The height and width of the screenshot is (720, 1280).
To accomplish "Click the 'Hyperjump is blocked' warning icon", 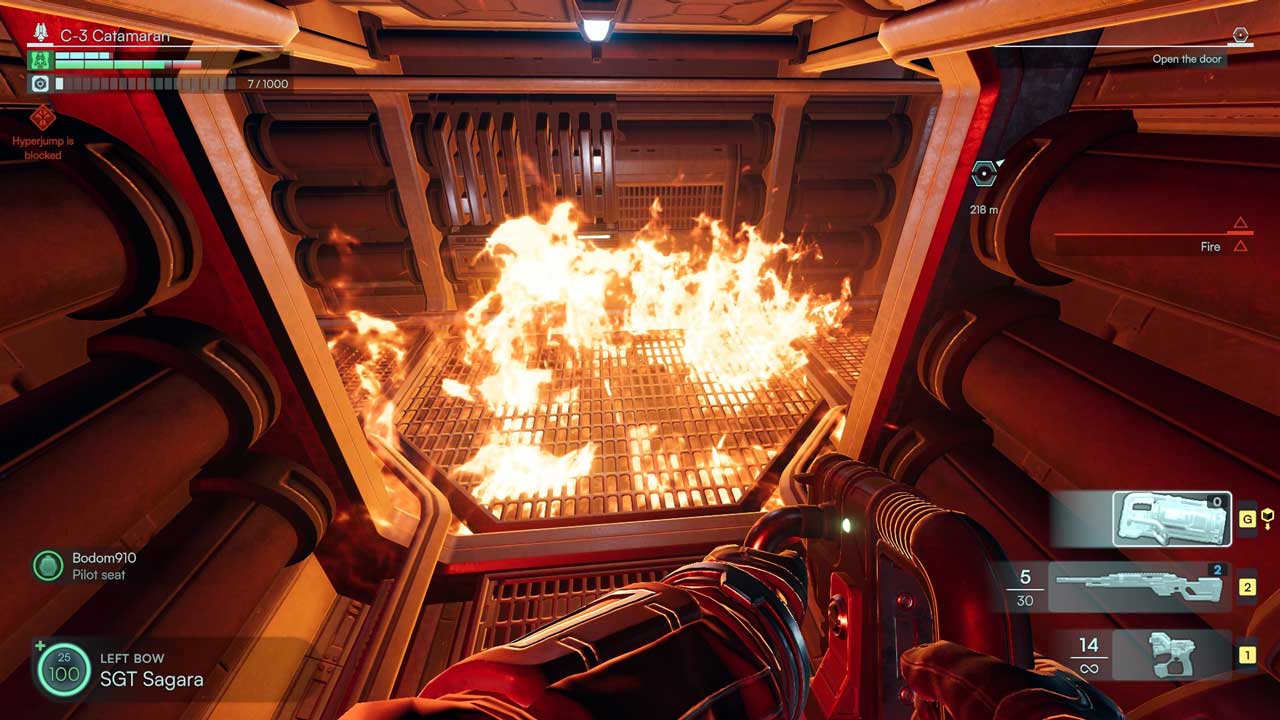I will pos(42,118).
